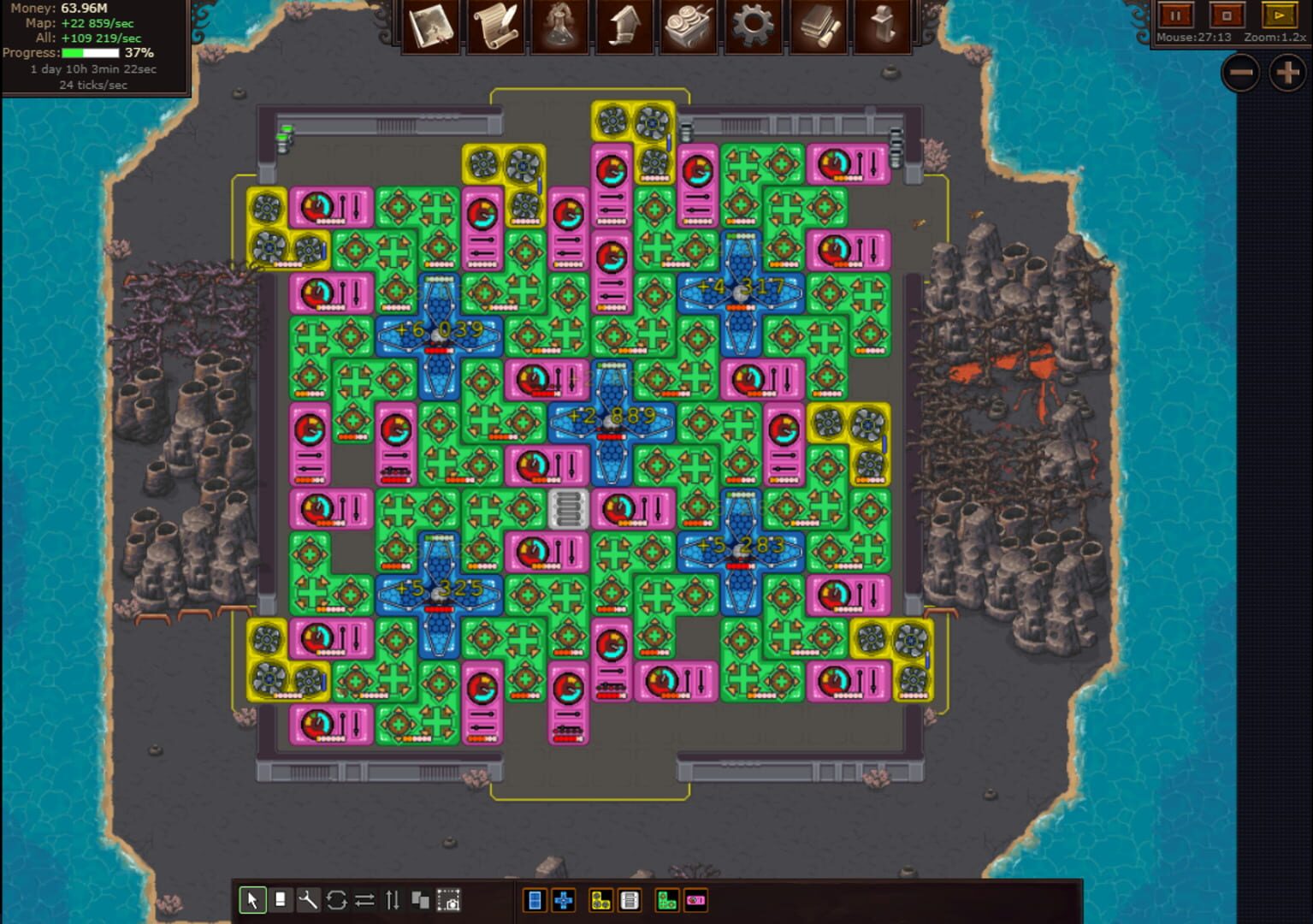Open the achievements statue panel
The width and height of the screenshot is (1313, 924).
coord(884,26)
